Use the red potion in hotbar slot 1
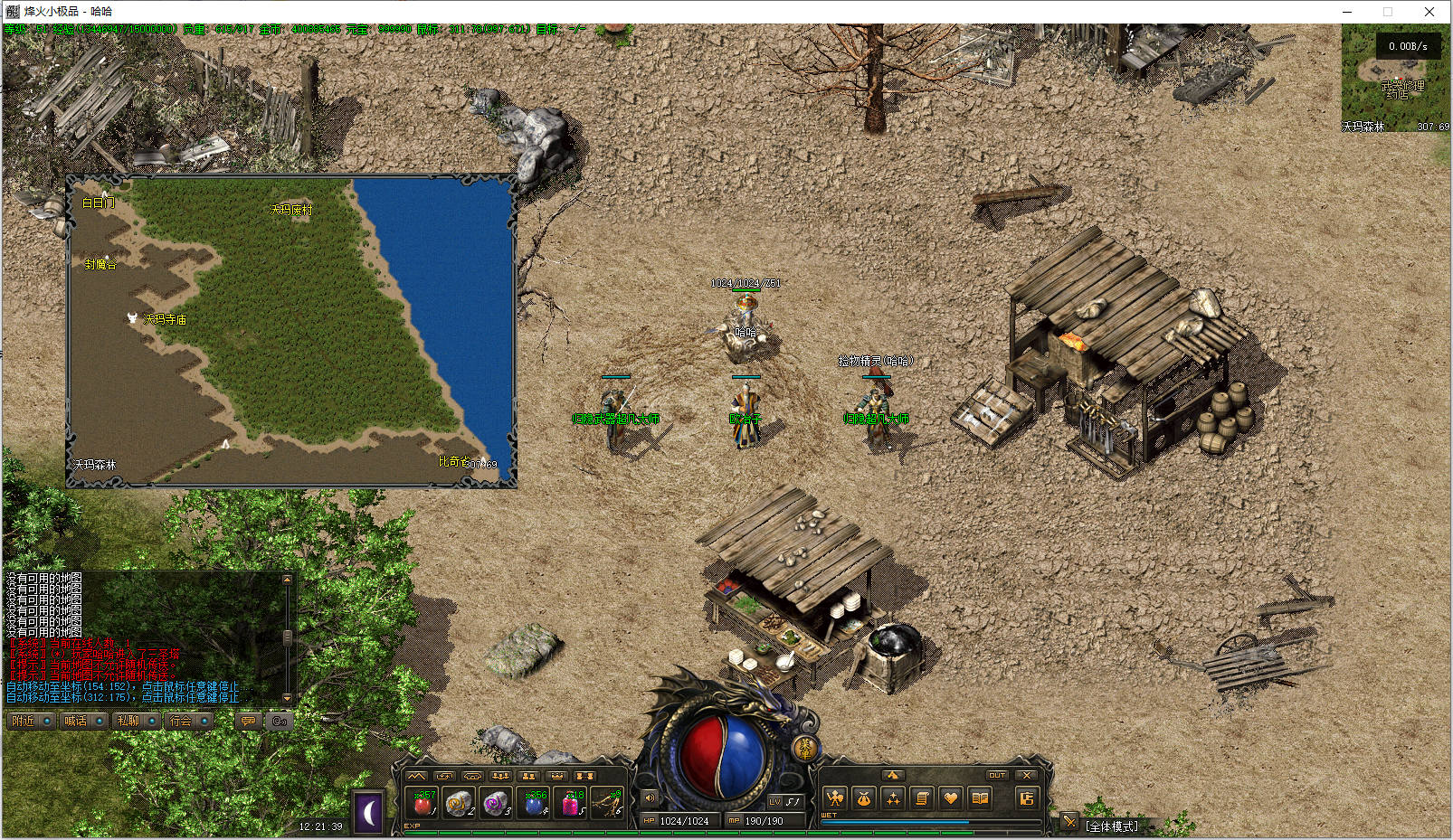Viewport: 1453px width, 840px height. [423, 803]
